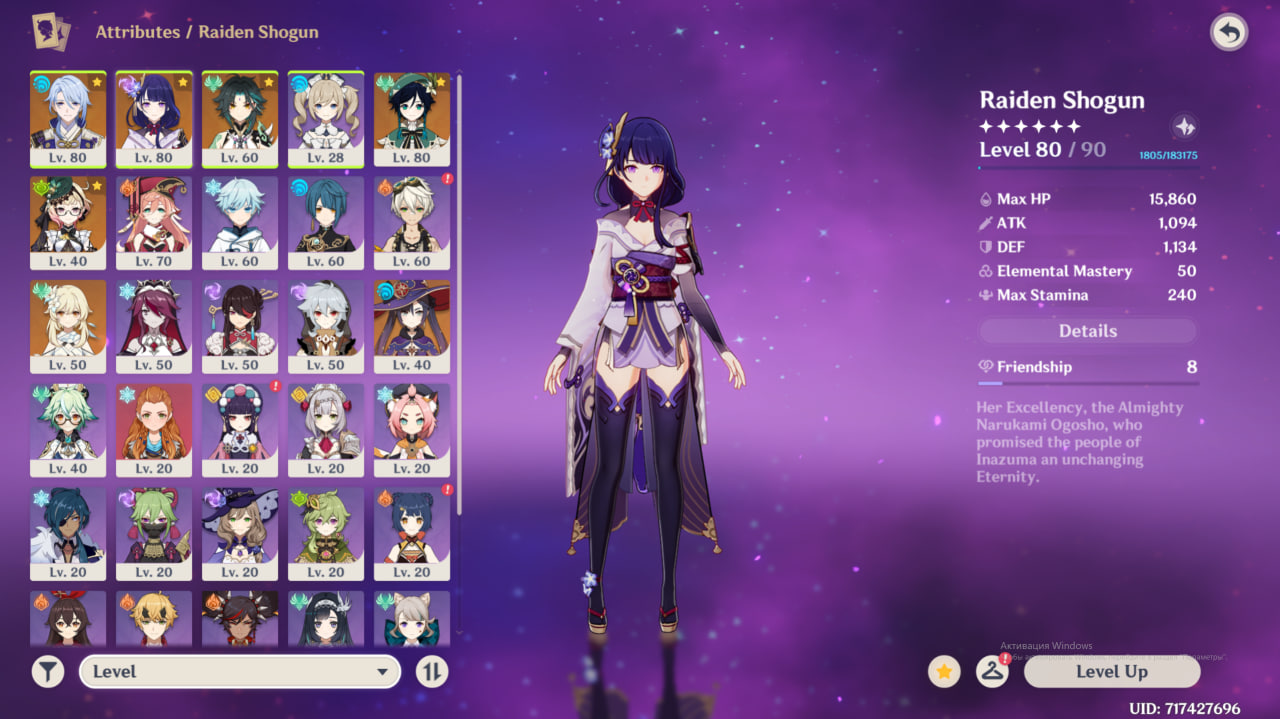Open the outfit hanger icon
Screen dimensions: 1280x719
click(x=992, y=671)
